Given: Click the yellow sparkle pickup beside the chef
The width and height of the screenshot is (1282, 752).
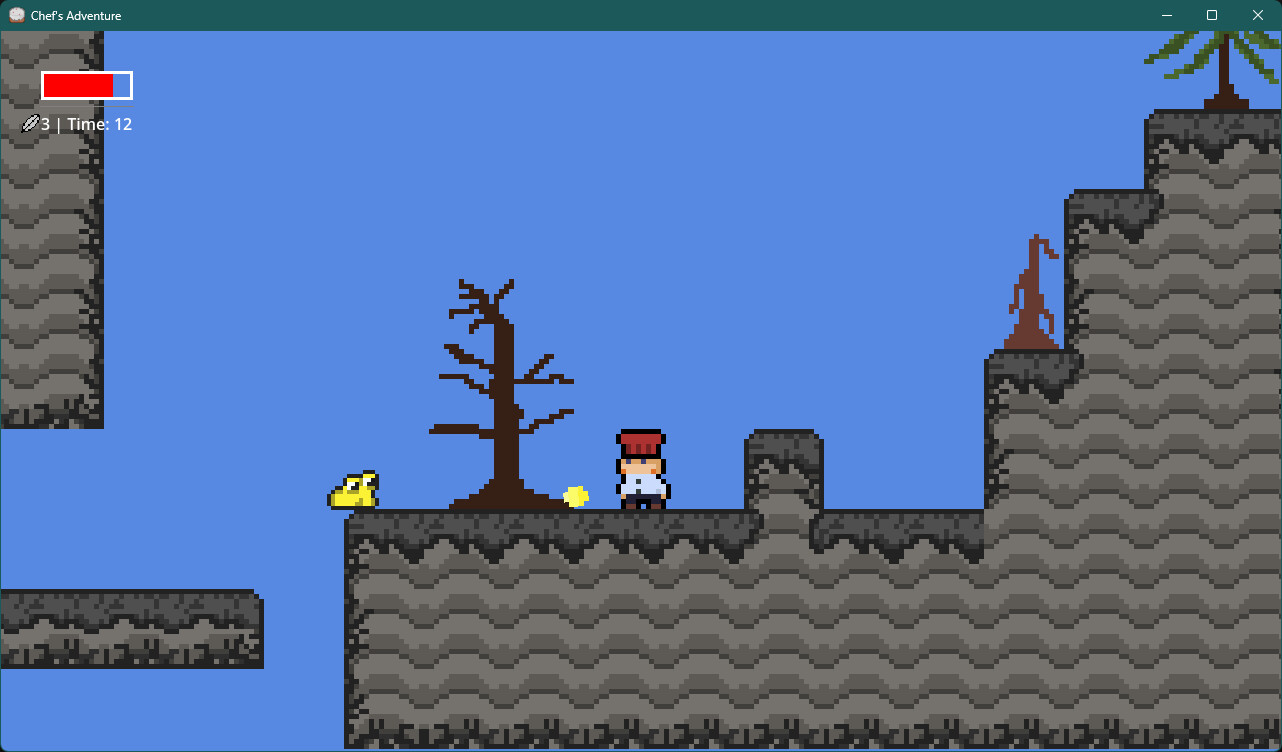Looking at the screenshot, I should point(577,496).
